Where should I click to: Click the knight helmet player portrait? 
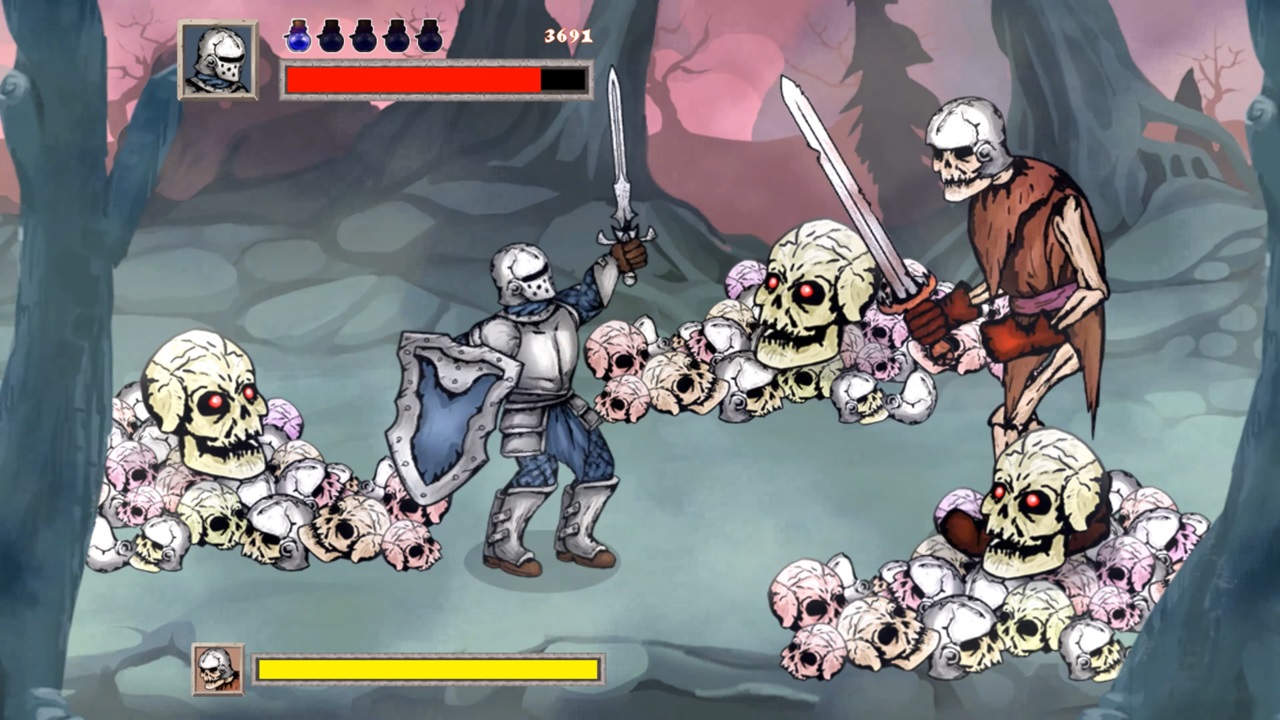(218, 60)
